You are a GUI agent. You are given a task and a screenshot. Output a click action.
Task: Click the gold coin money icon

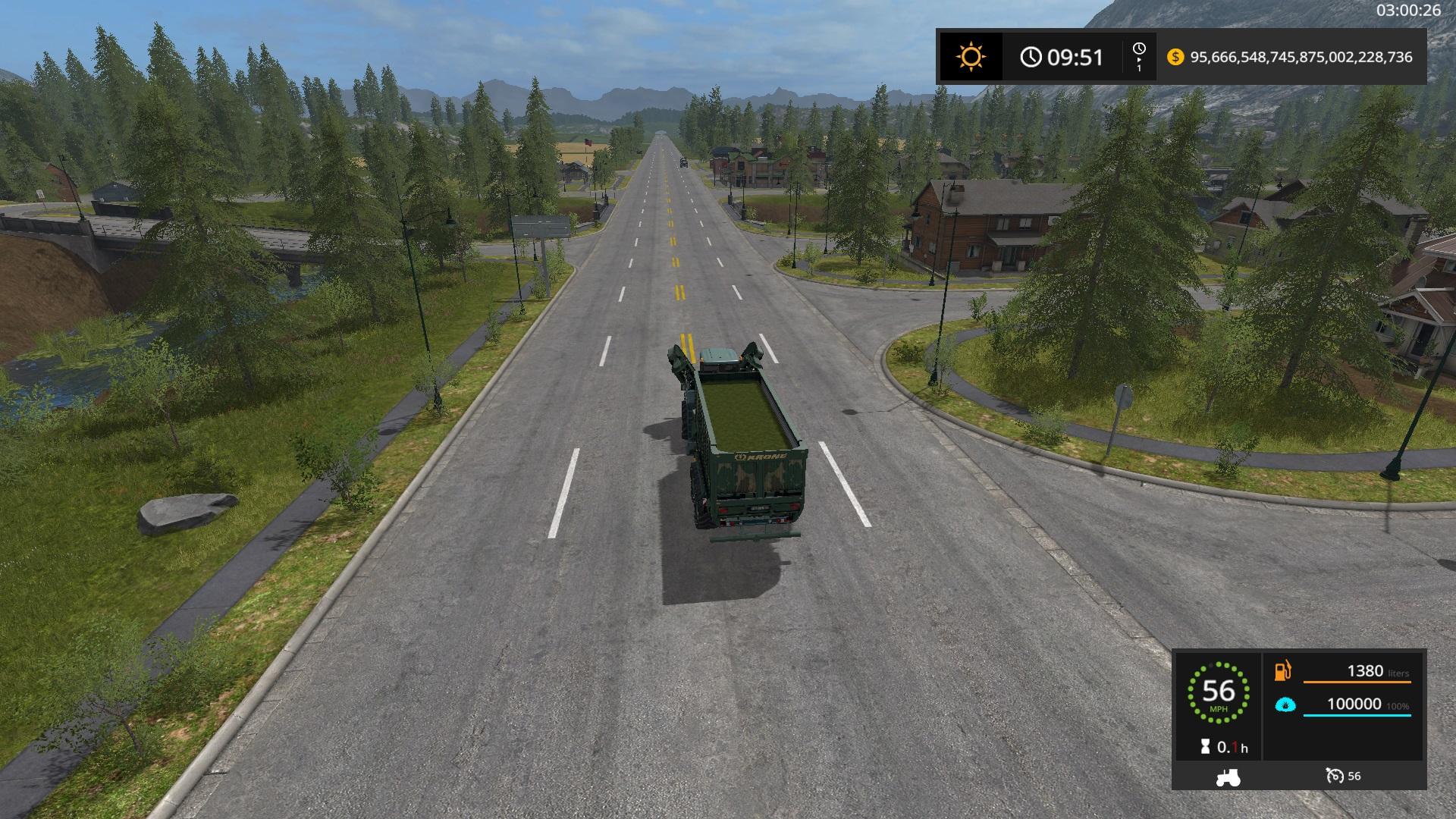(x=1175, y=57)
